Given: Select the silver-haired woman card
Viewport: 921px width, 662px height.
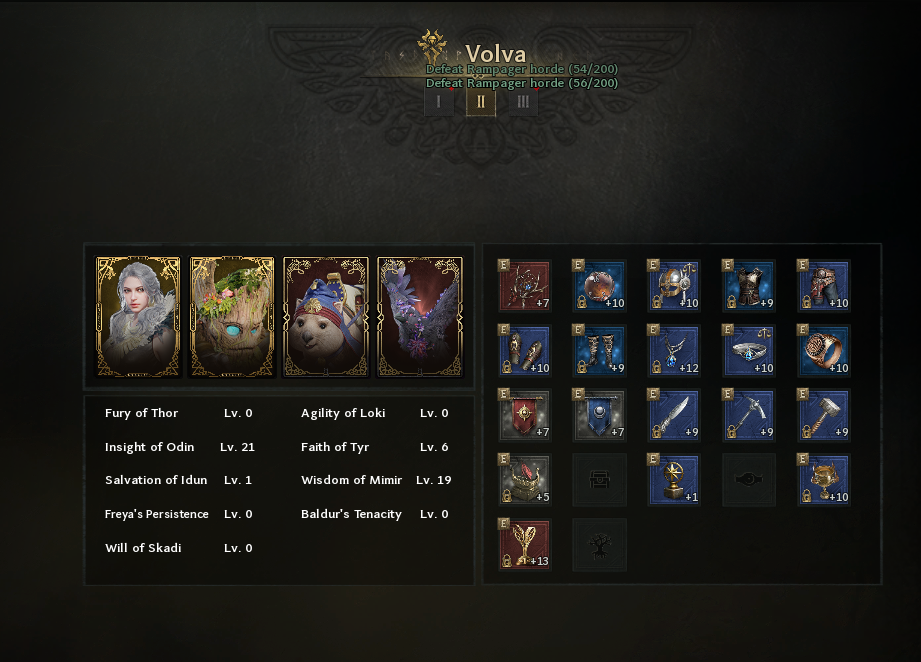Looking at the screenshot, I should tap(138, 317).
